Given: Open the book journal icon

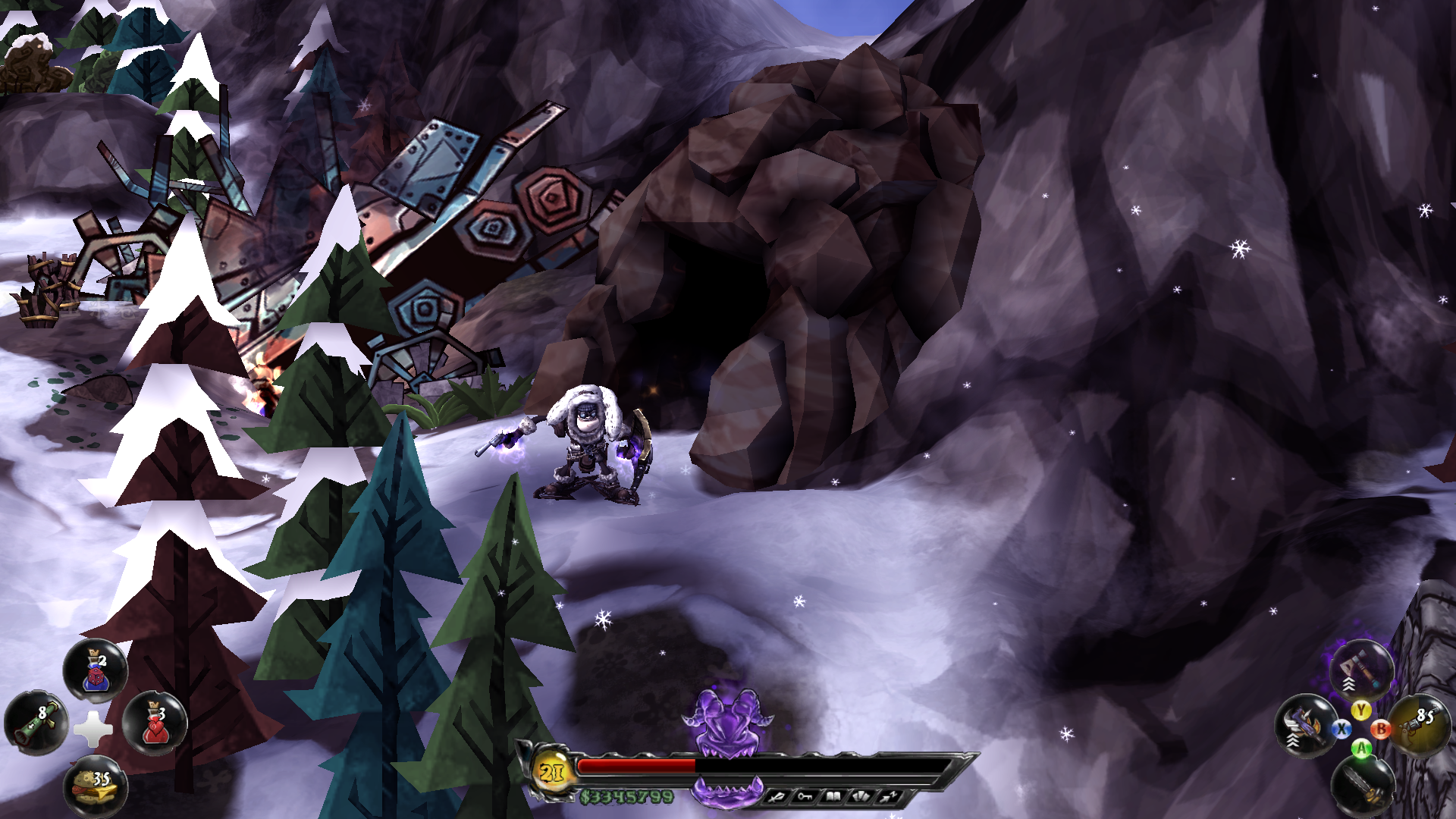Looking at the screenshot, I should point(833,796).
